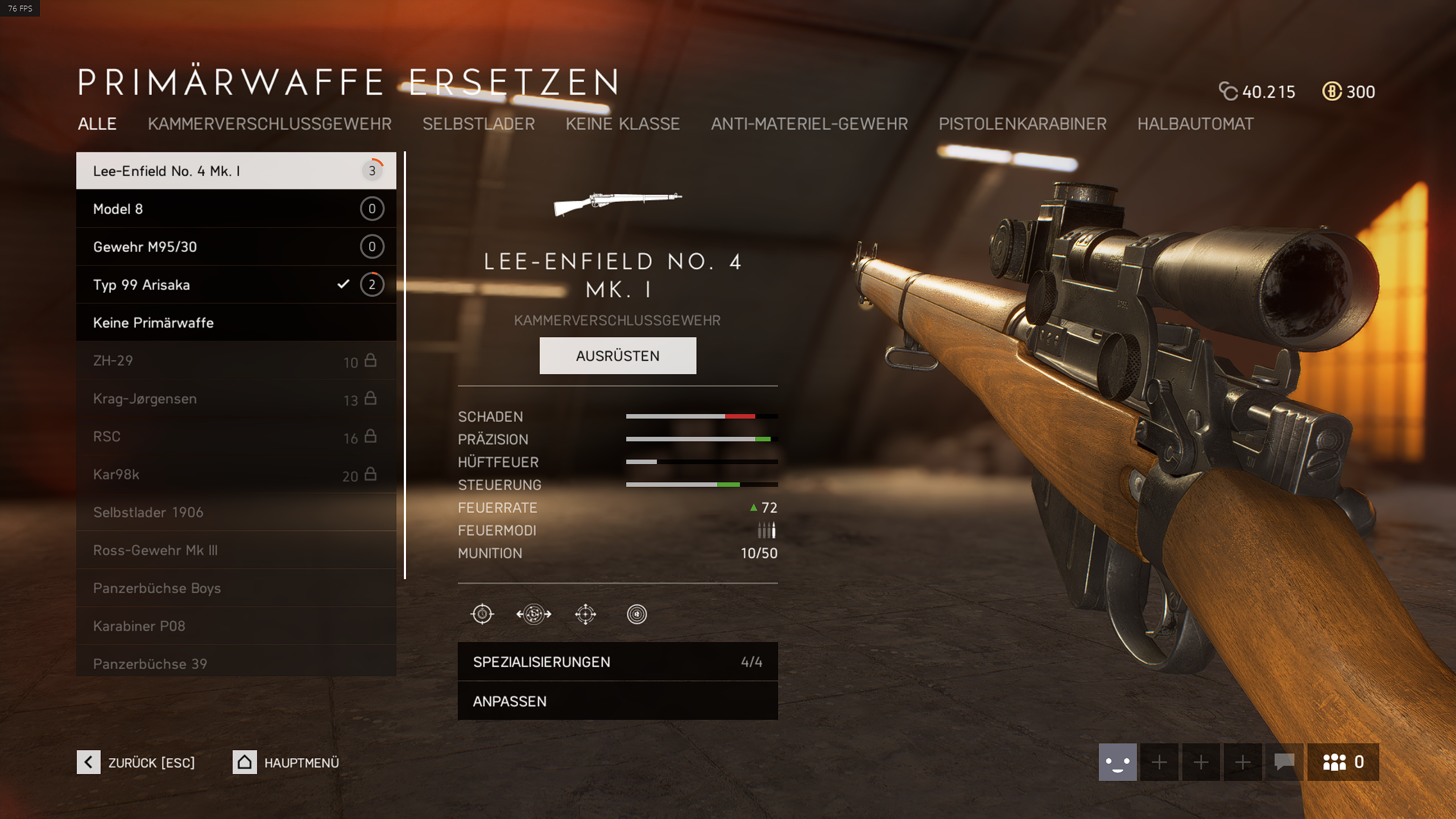
Task: Go back with the Zurück button
Action: (x=136, y=762)
